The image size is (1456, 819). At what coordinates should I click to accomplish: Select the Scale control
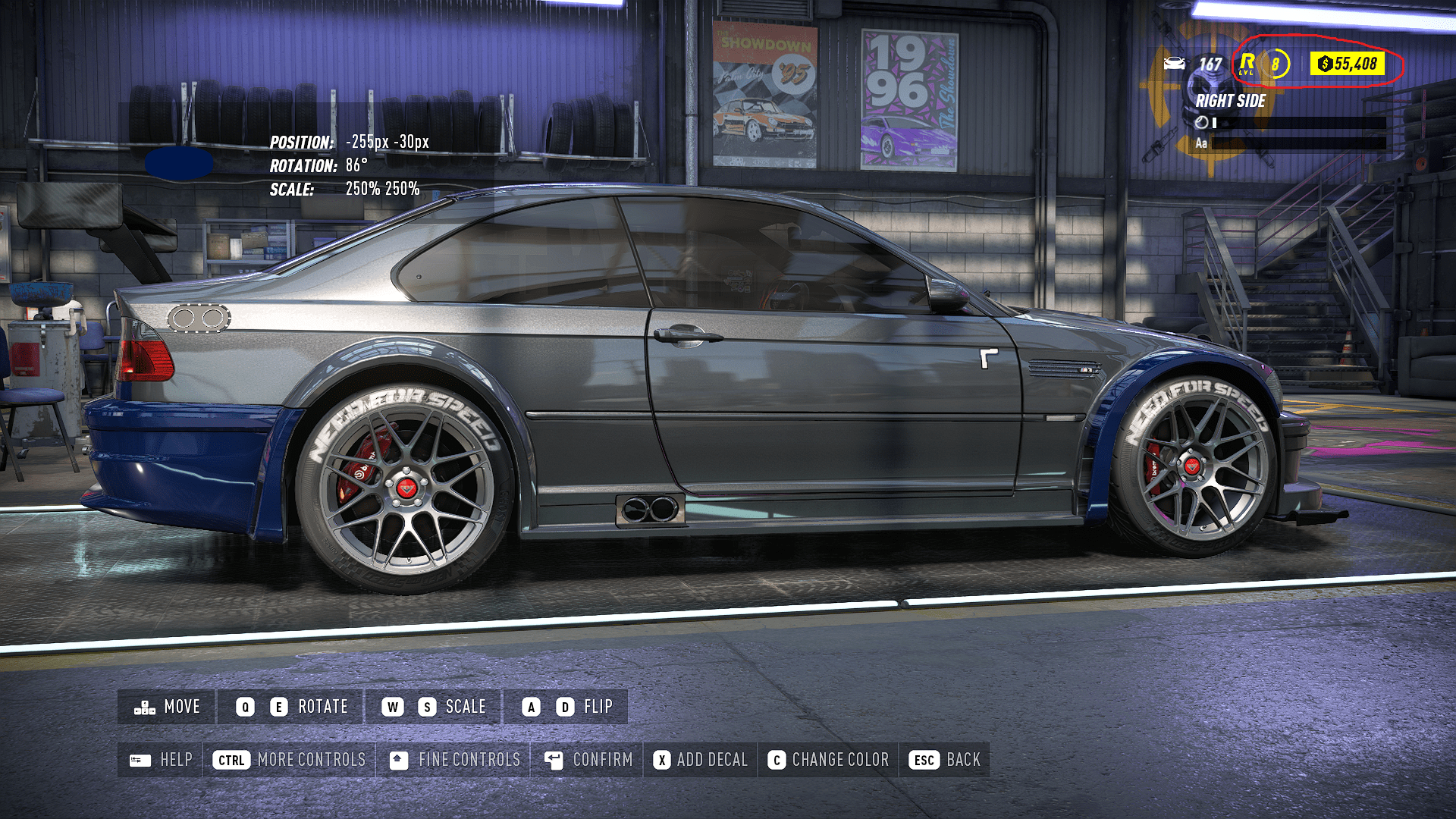(x=433, y=707)
